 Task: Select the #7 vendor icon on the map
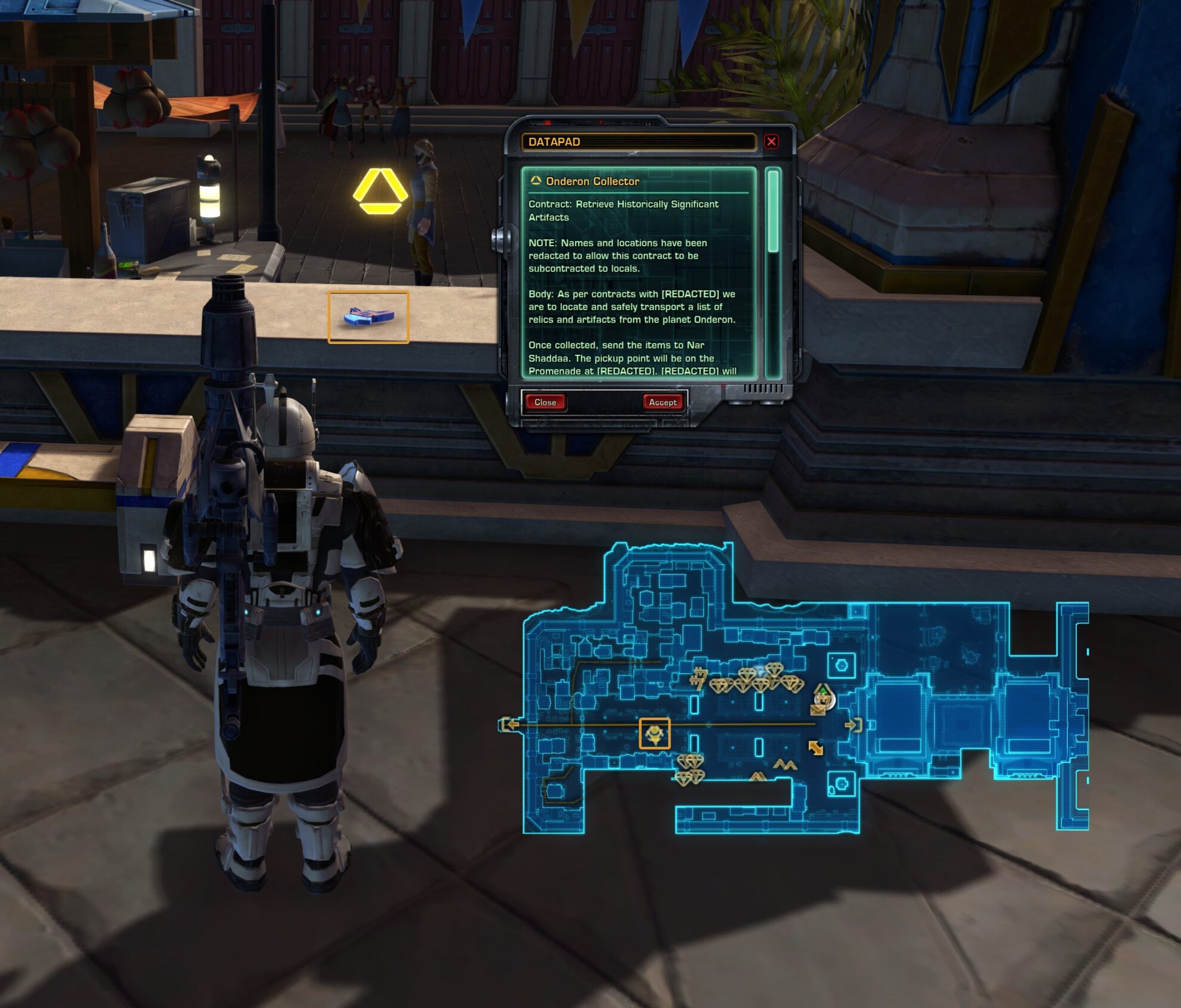point(699,678)
